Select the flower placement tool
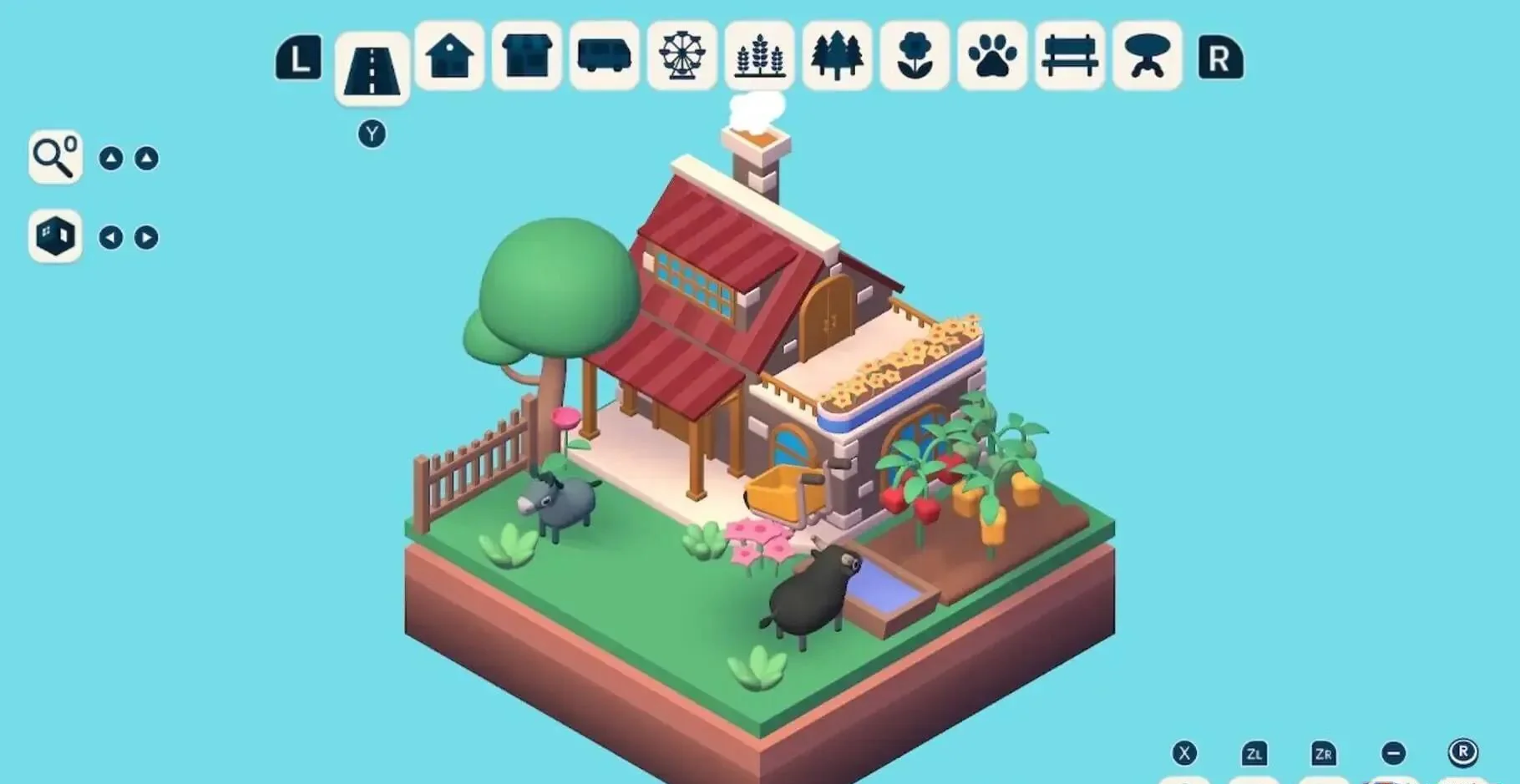 (915, 59)
